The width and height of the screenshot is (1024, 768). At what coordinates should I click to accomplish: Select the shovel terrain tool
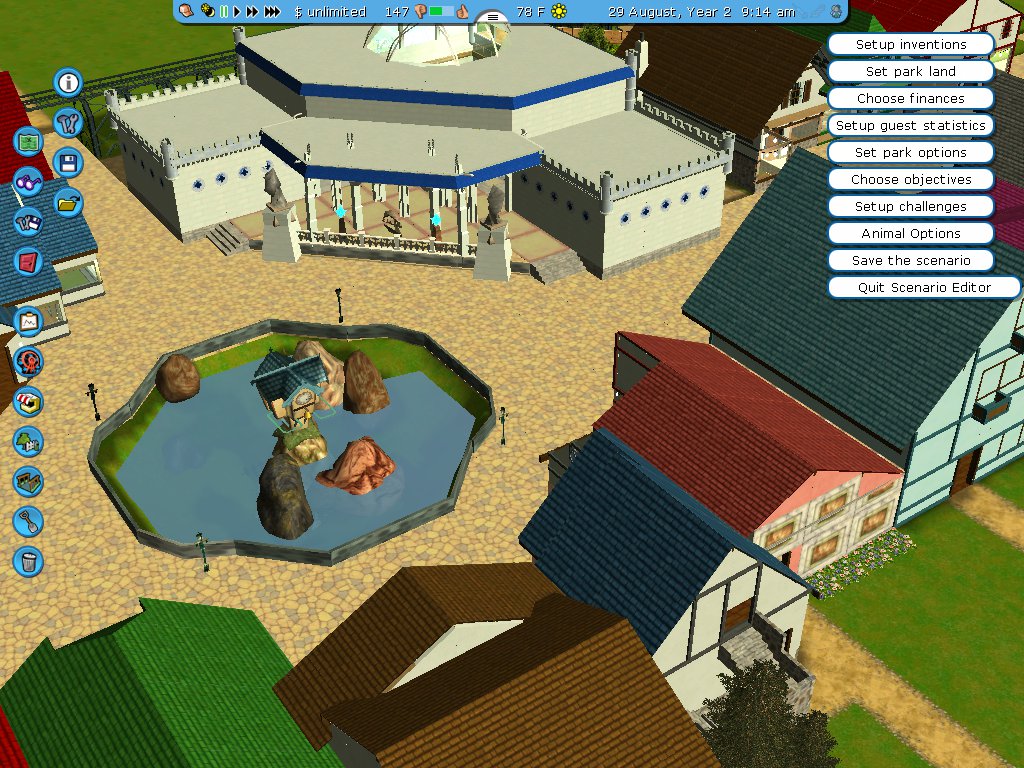click(x=28, y=520)
